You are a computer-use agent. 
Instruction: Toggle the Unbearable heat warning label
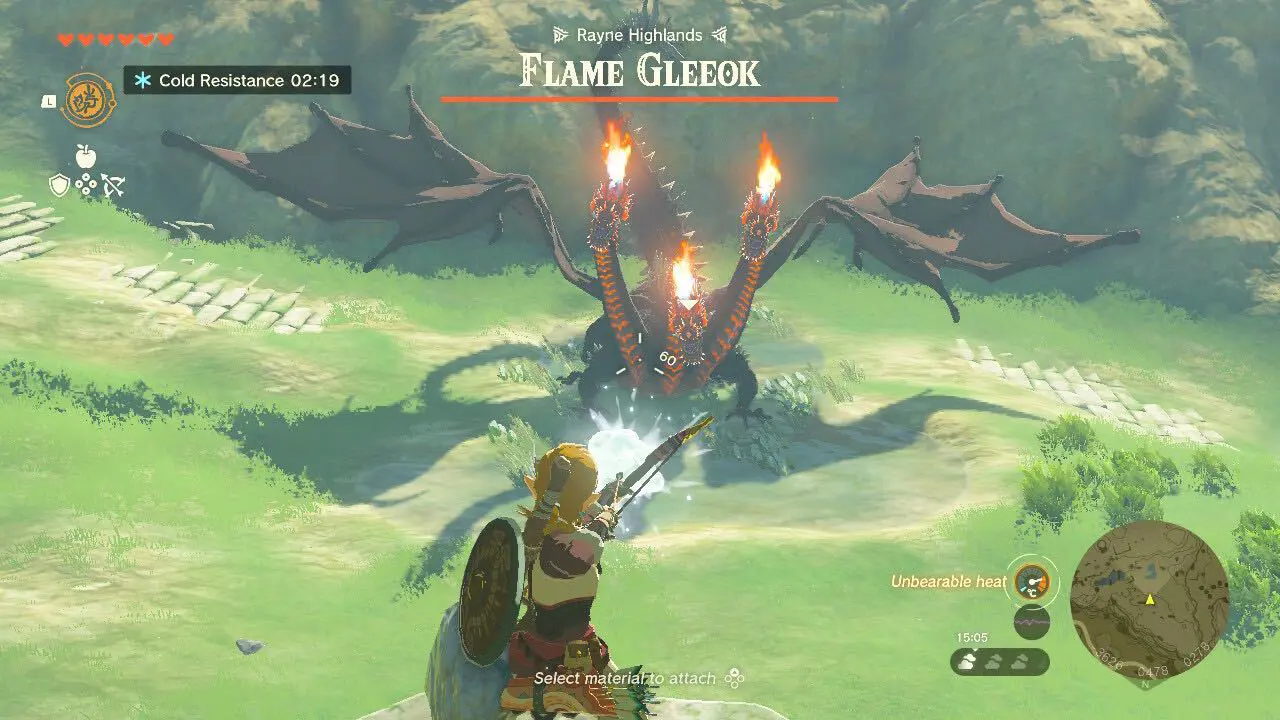pyautogui.click(x=948, y=581)
